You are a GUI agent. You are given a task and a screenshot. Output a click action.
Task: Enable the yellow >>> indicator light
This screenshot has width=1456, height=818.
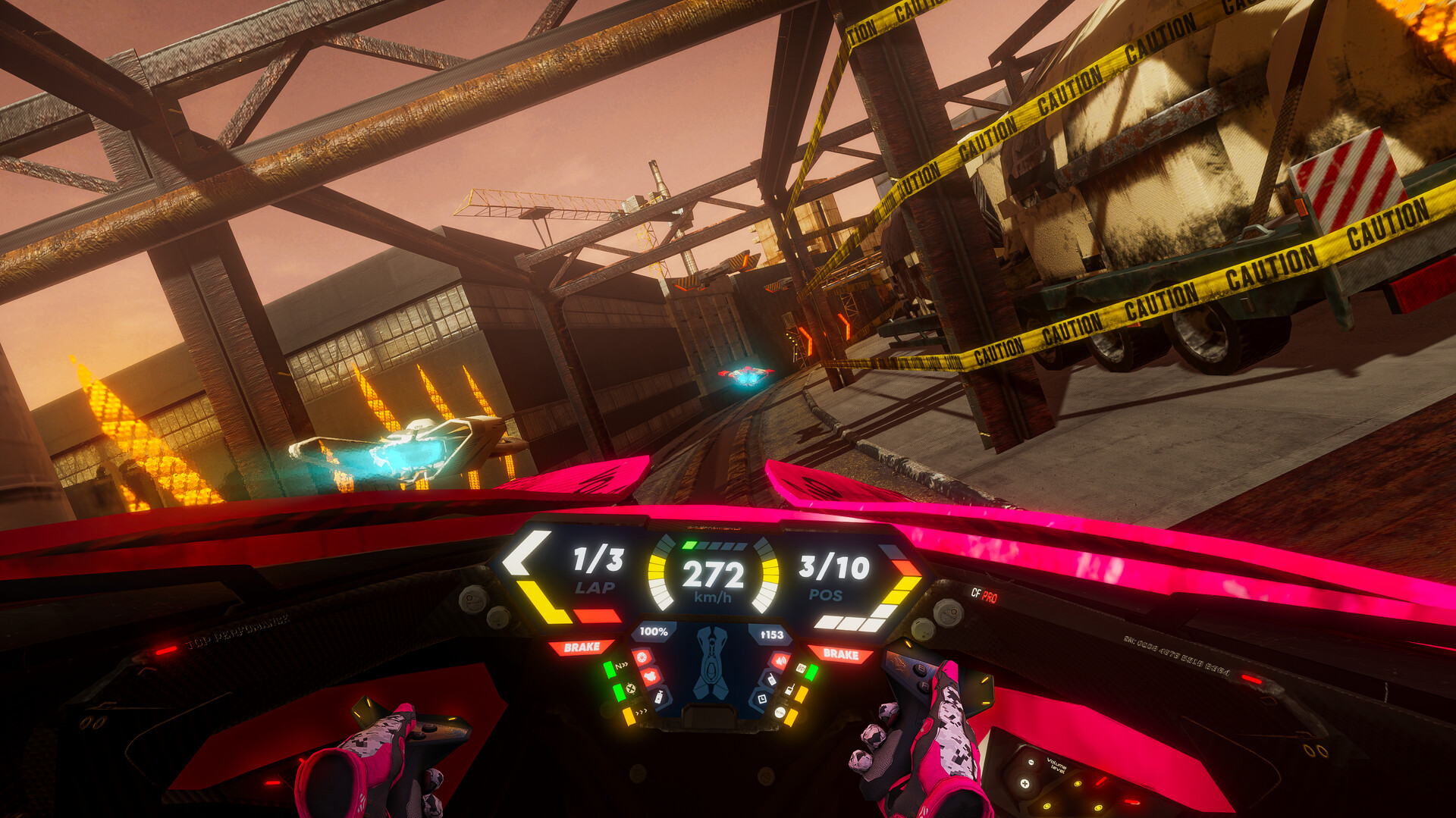click(x=628, y=716)
